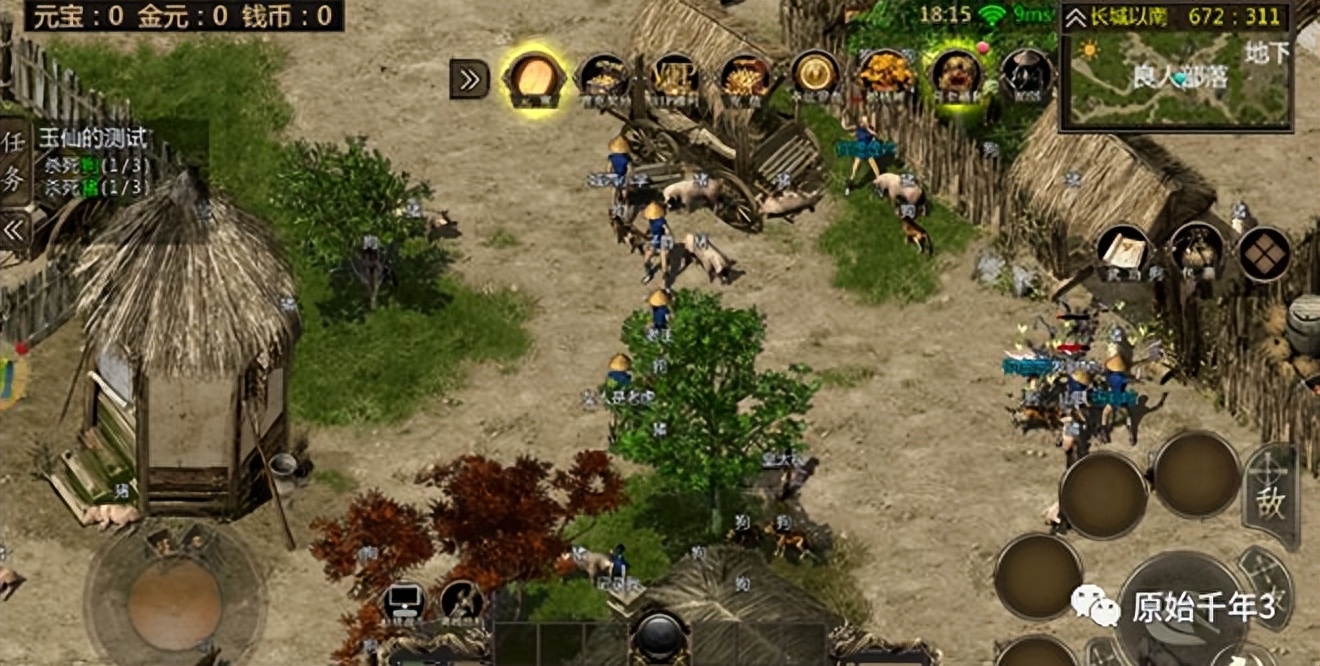The height and width of the screenshot is (666, 1320).
Task: Switch to the 地下 underground map view
Action: click(x=1267, y=52)
